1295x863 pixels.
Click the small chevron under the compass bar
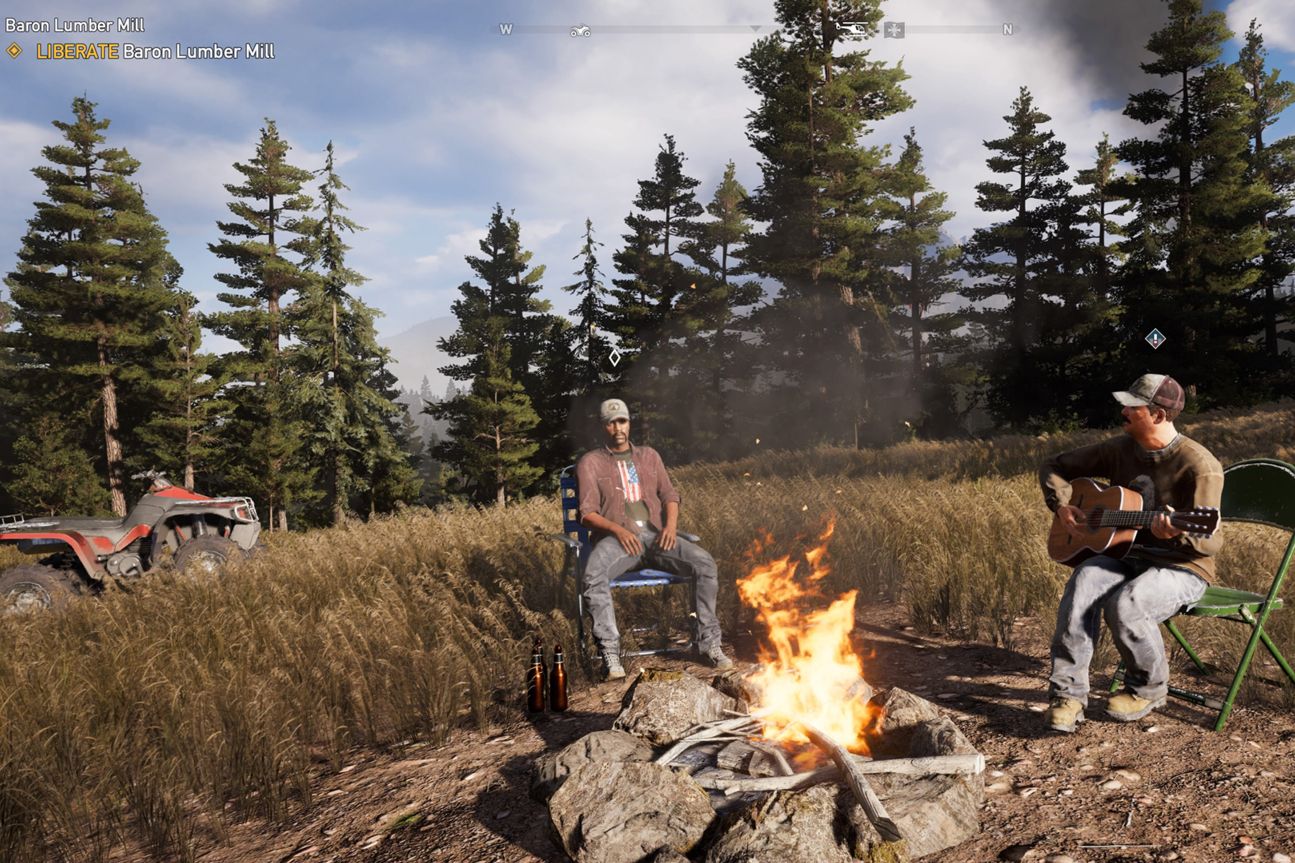754,28
